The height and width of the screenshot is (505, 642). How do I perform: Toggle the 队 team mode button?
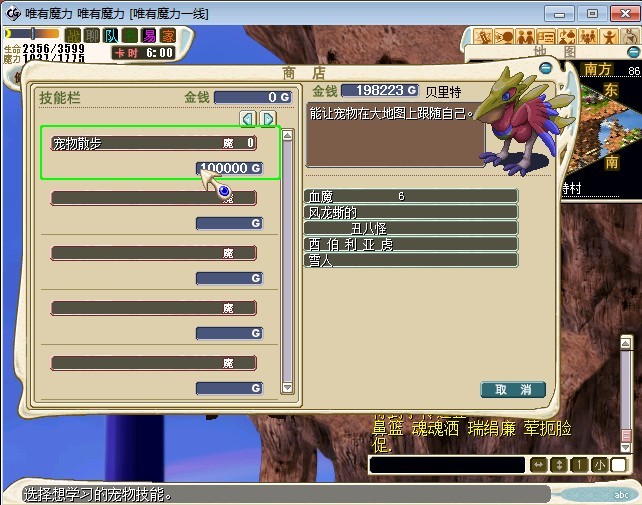pos(111,35)
